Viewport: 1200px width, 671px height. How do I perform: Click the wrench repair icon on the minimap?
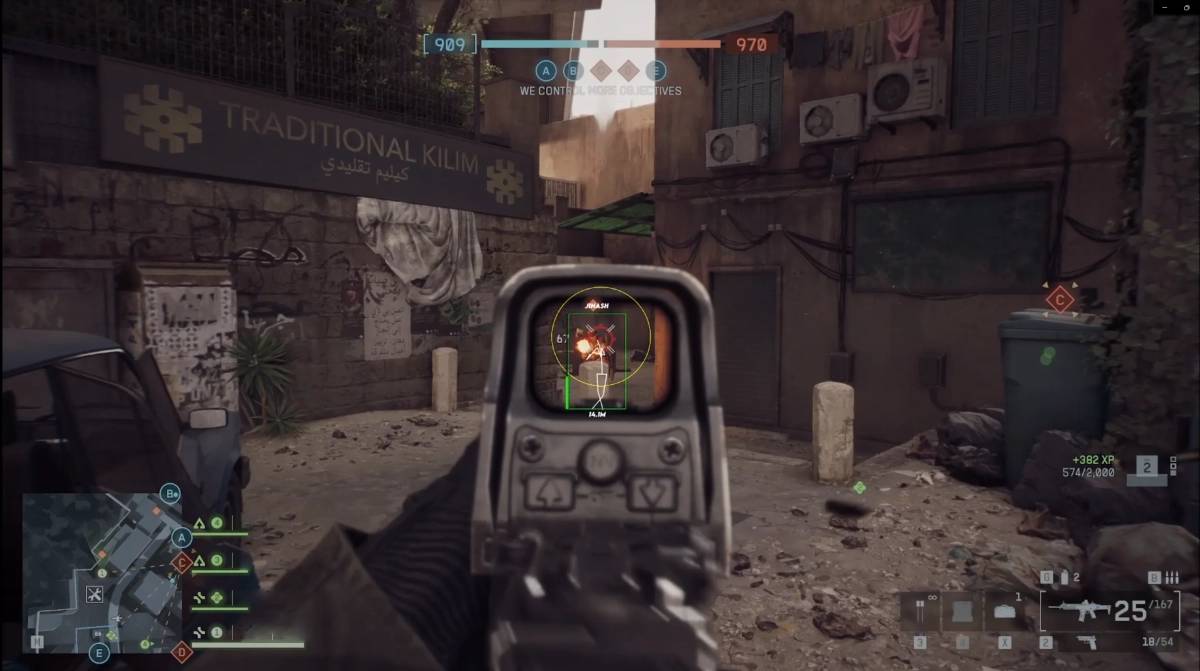click(x=96, y=595)
